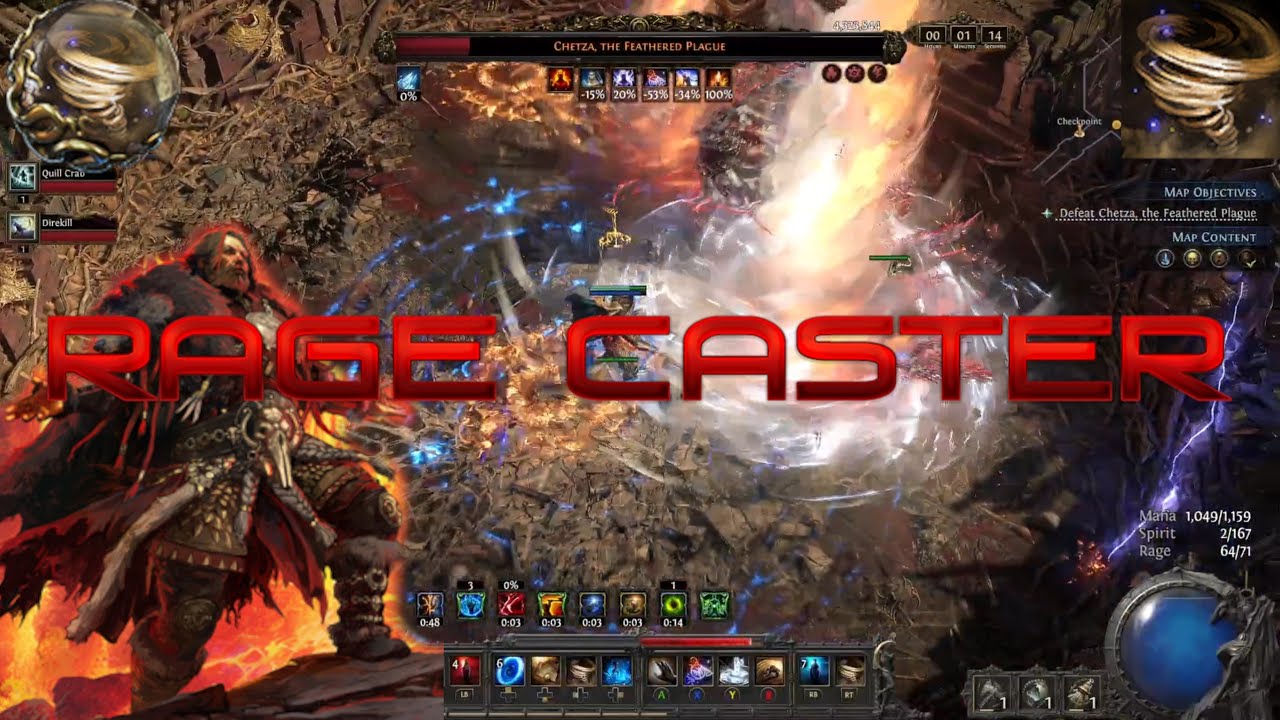
Task: Inspect the green eye buff icon
Action: 673,605
